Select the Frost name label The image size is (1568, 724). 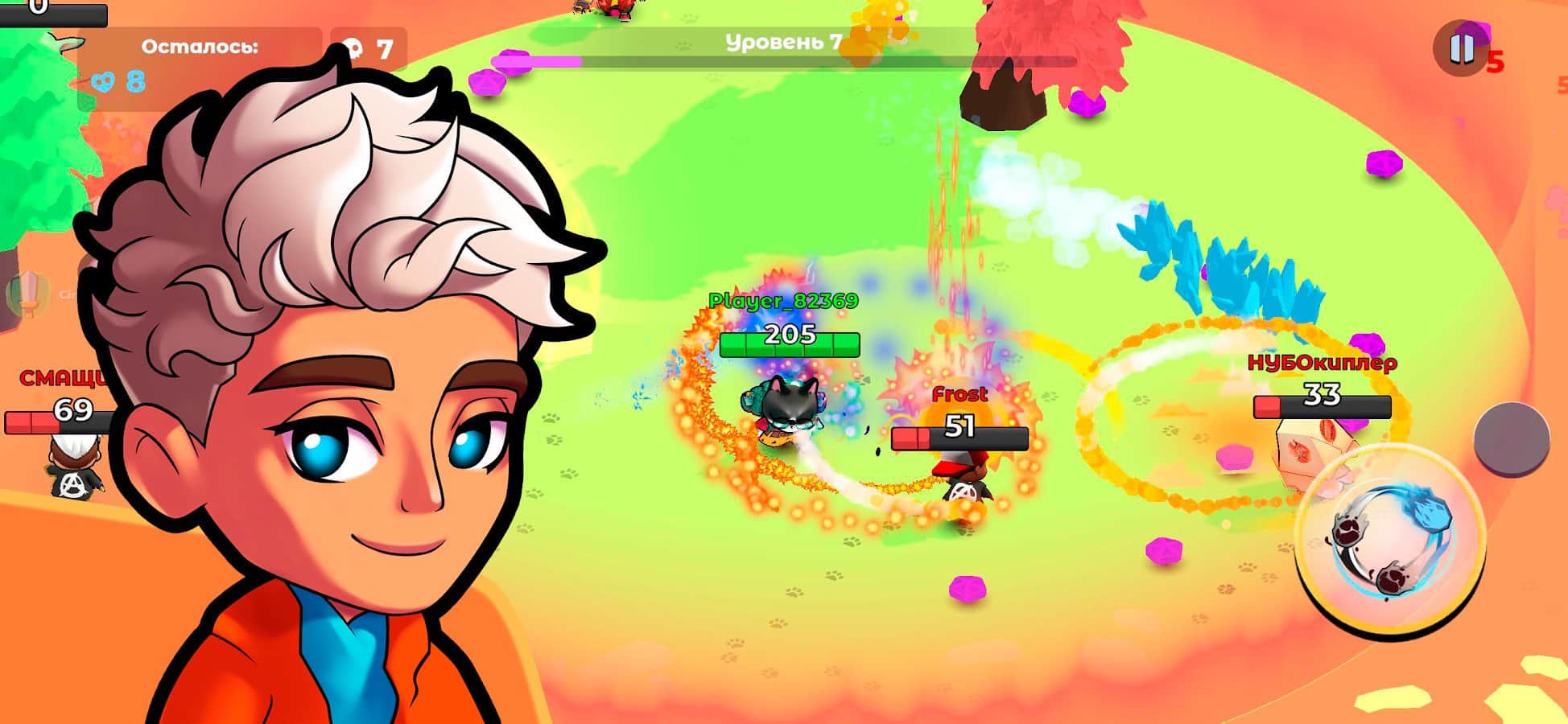(x=959, y=394)
